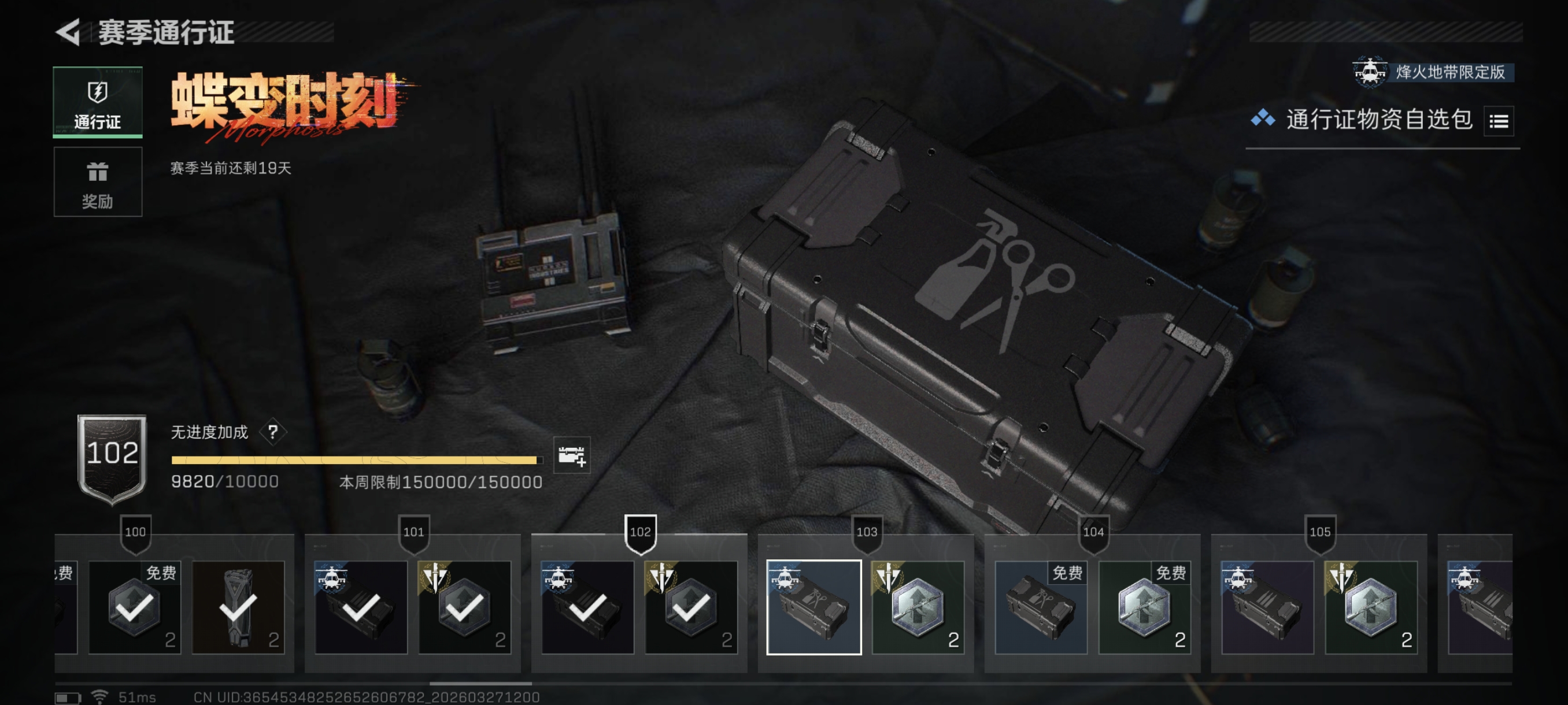The height and width of the screenshot is (705, 1568).
Task: Select the level 105 supply crate reward
Action: tap(1267, 607)
